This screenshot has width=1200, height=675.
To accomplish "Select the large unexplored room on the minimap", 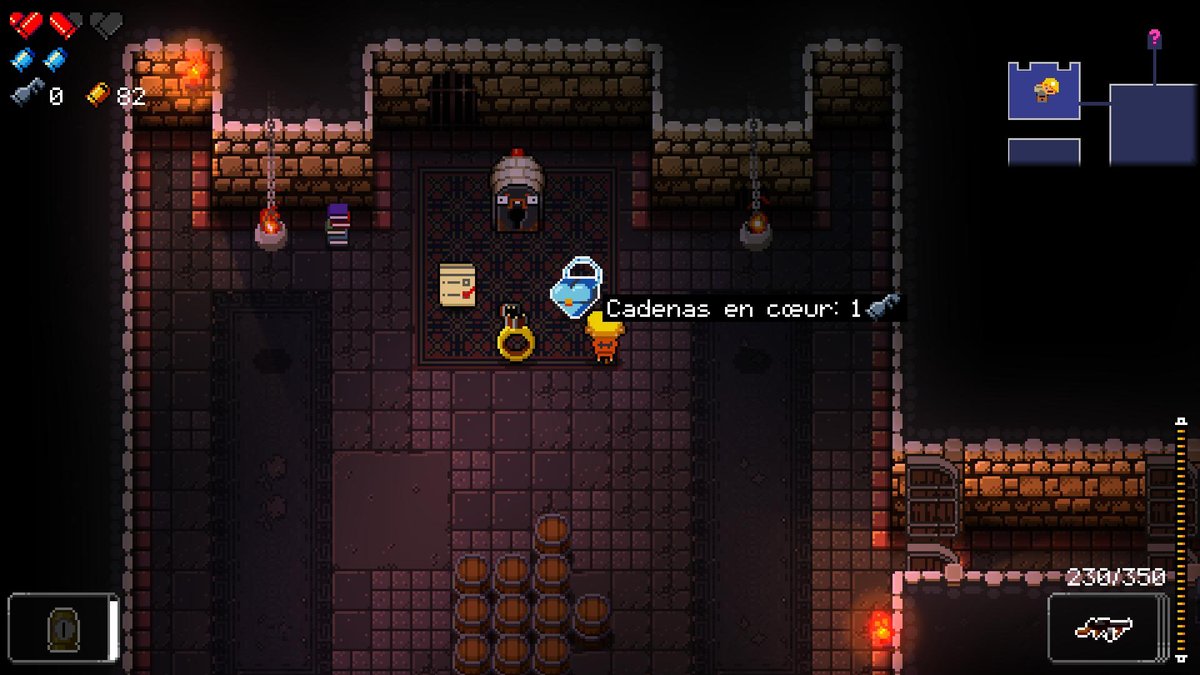I will [x=1152, y=124].
